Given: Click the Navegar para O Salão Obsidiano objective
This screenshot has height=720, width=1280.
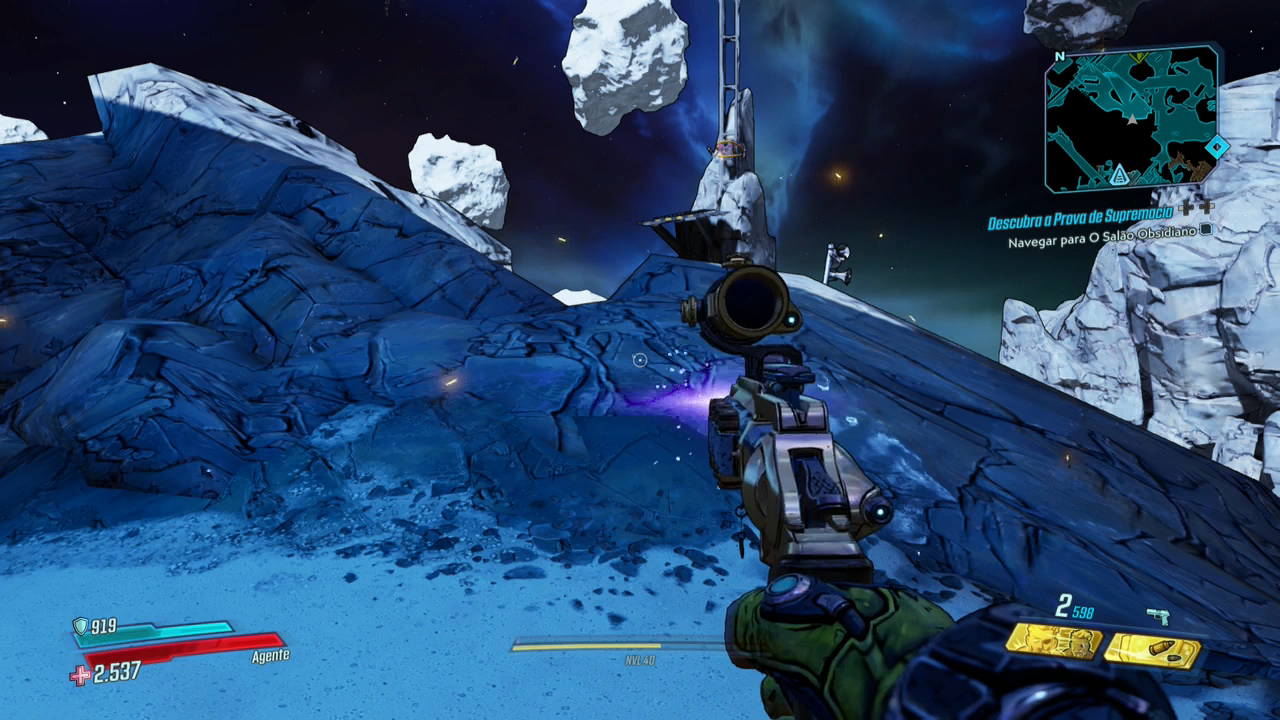Looking at the screenshot, I should [1100, 242].
